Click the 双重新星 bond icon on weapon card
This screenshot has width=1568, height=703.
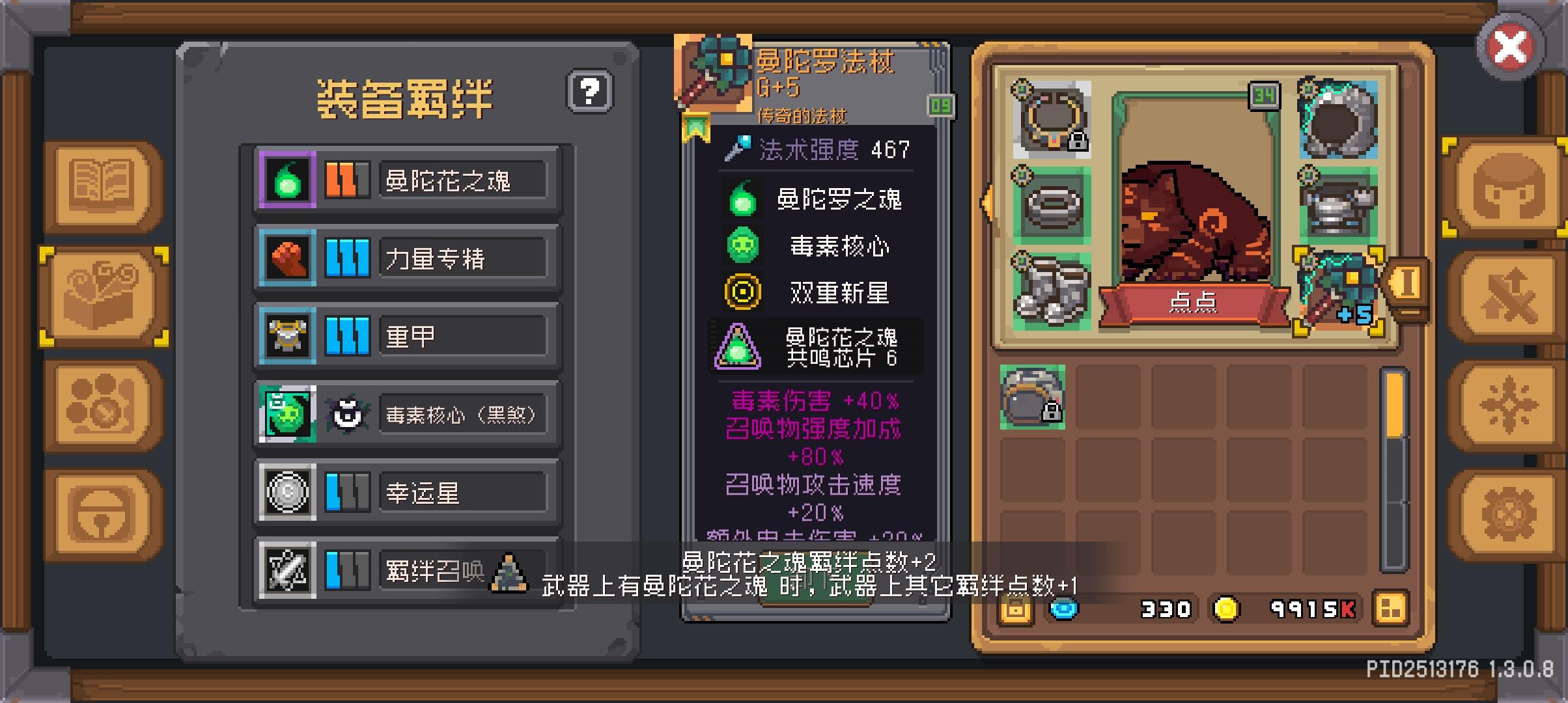pyautogui.click(x=742, y=292)
